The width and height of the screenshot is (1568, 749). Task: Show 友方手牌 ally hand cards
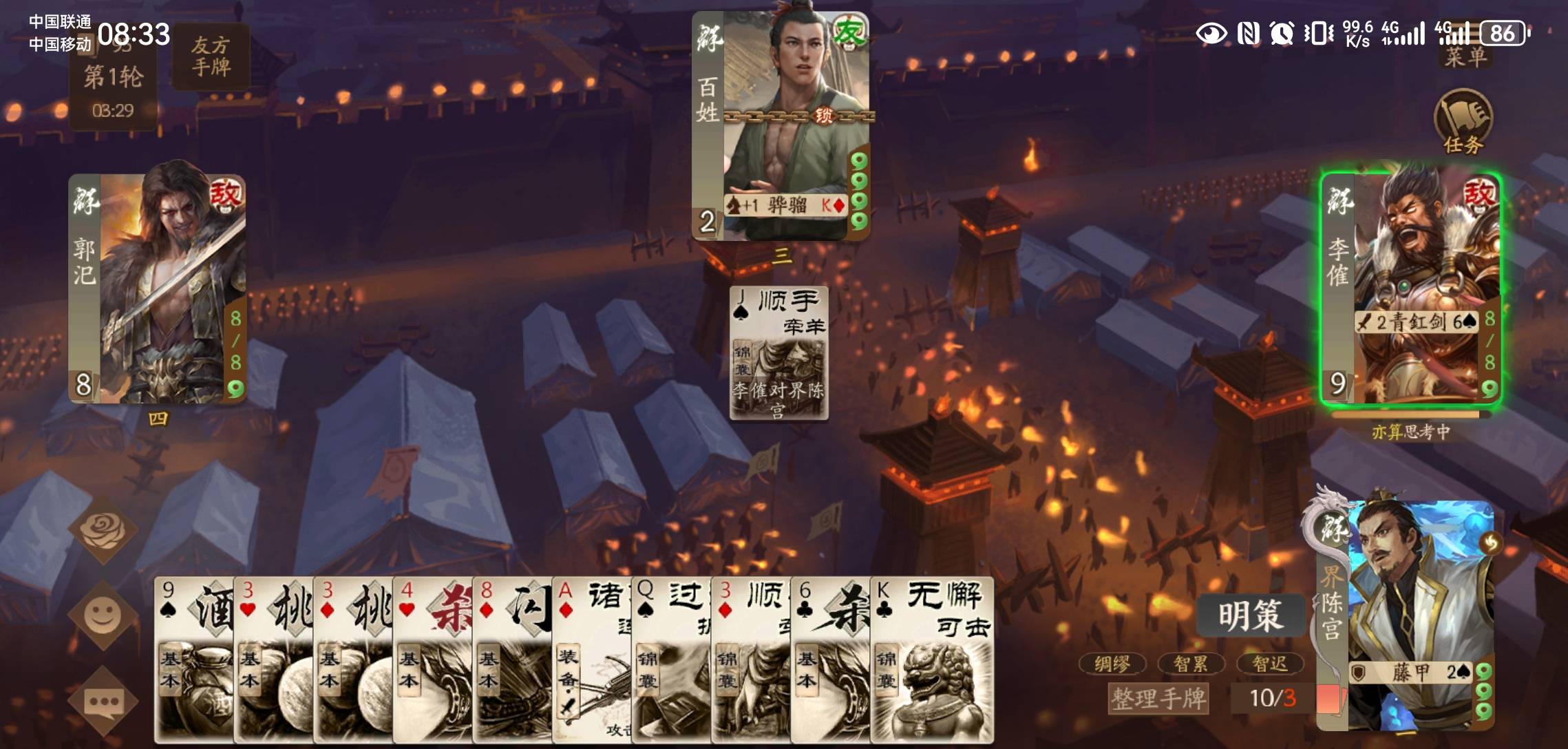[x=211, y=56]
